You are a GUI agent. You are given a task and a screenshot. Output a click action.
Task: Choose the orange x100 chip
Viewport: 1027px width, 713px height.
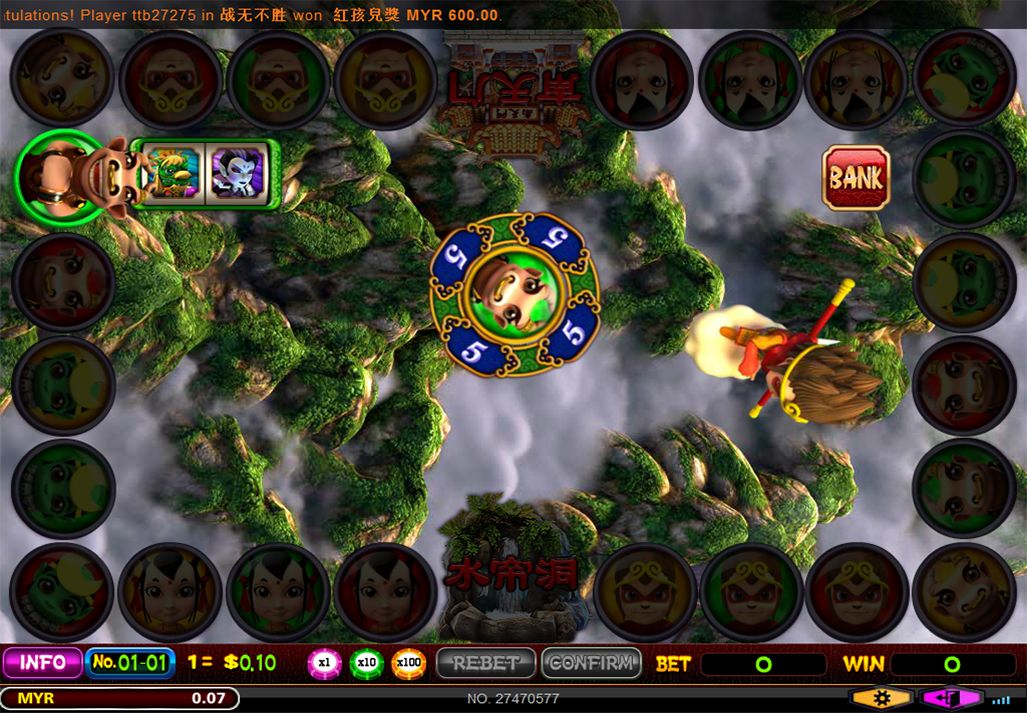click(x=408, y=662)
